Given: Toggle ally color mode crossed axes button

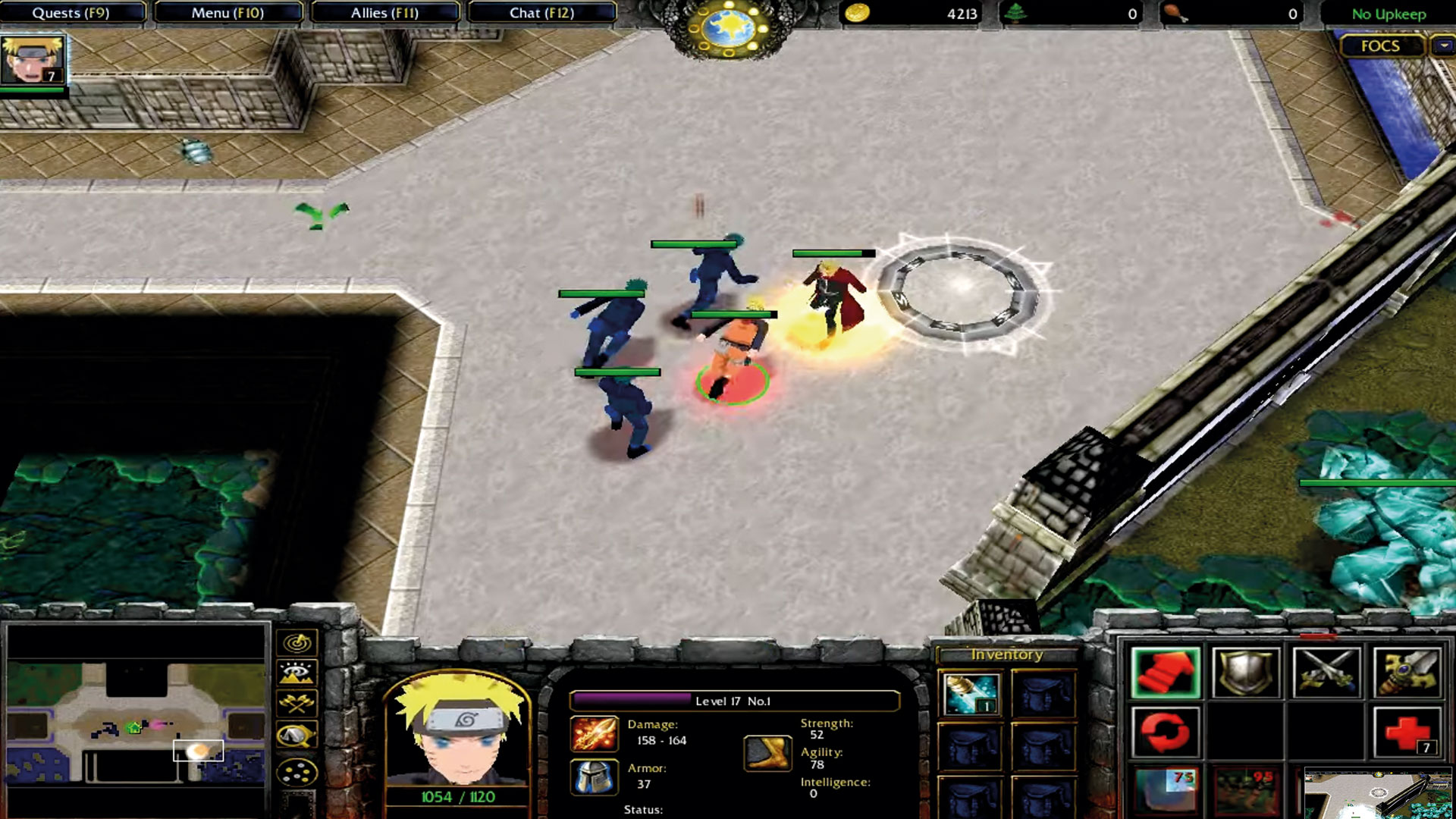Looking at the screenshot, I should (297, 704).
